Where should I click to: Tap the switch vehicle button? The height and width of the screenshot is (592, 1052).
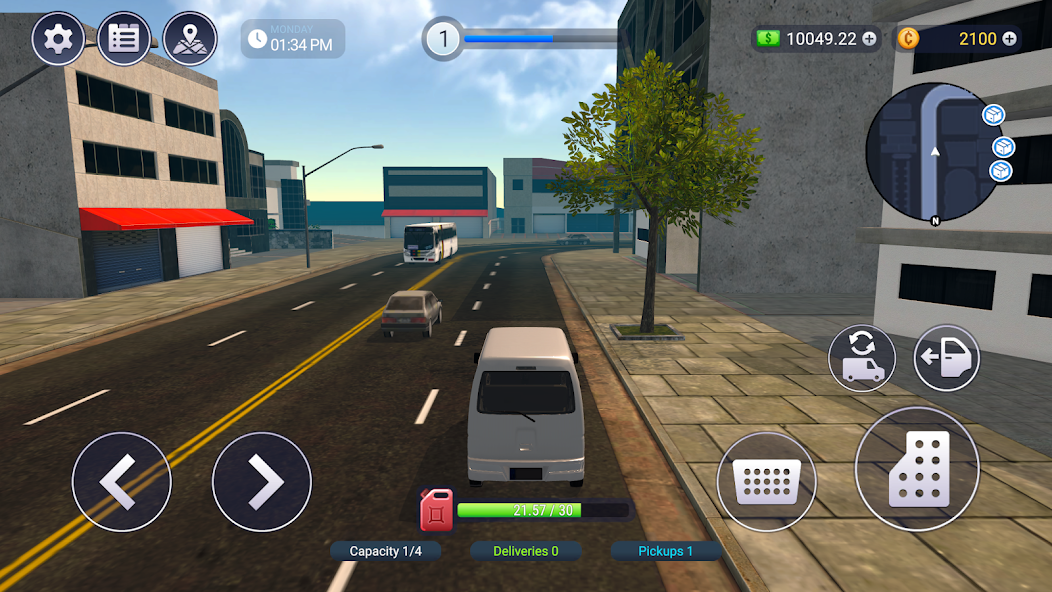(x=862, y=358)
